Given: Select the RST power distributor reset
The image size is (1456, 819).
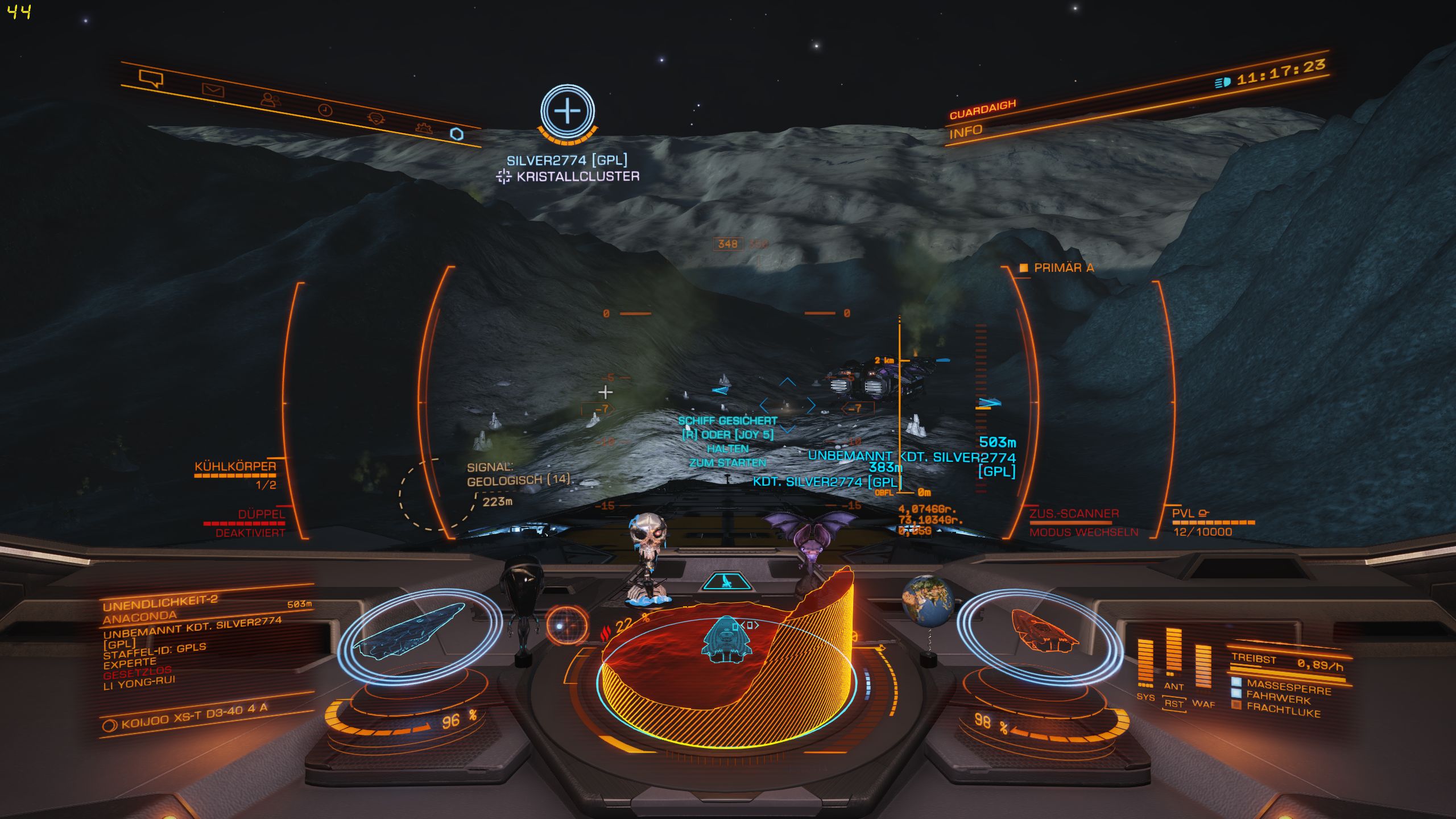Looking at the screenshot, I should 1173,704.
